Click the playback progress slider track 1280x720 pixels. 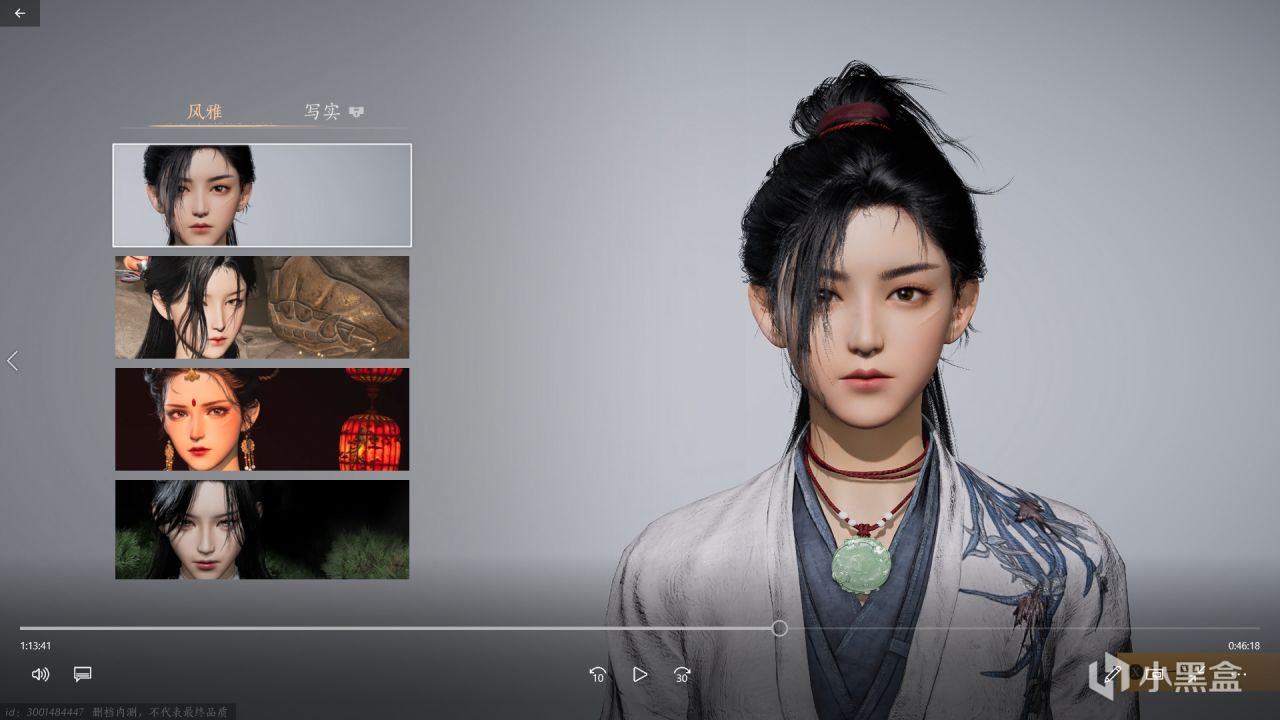click(x=400, y=628)
